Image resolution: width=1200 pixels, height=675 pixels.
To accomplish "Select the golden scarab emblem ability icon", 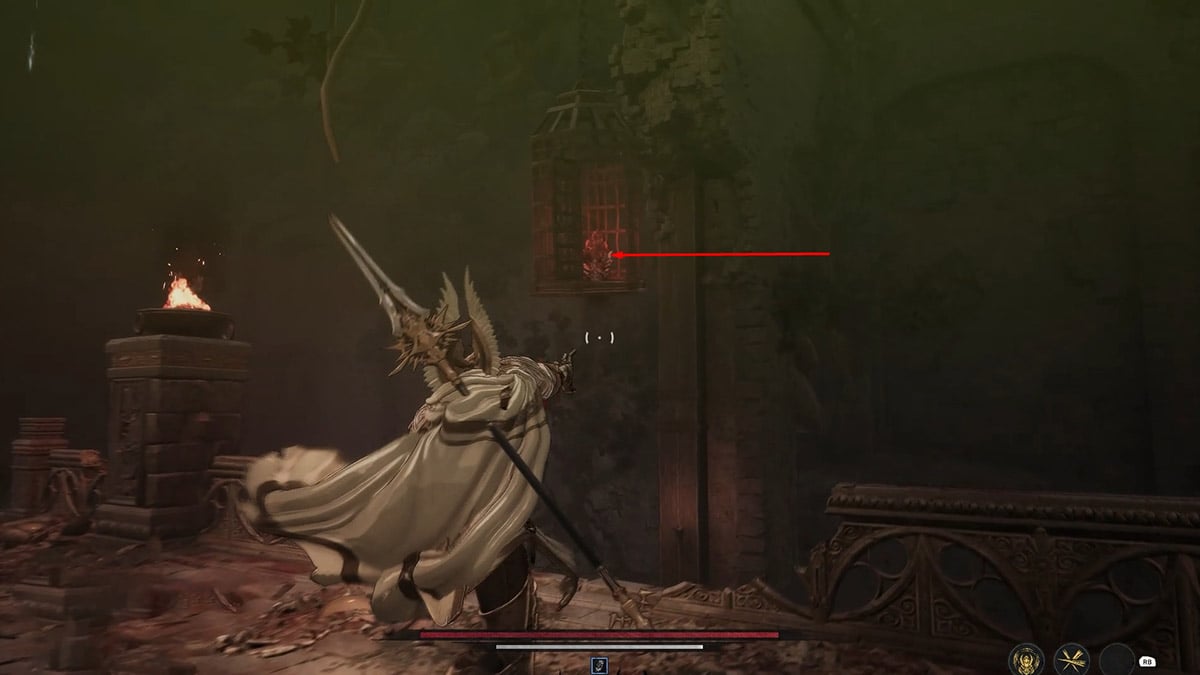I will 1026,659.
